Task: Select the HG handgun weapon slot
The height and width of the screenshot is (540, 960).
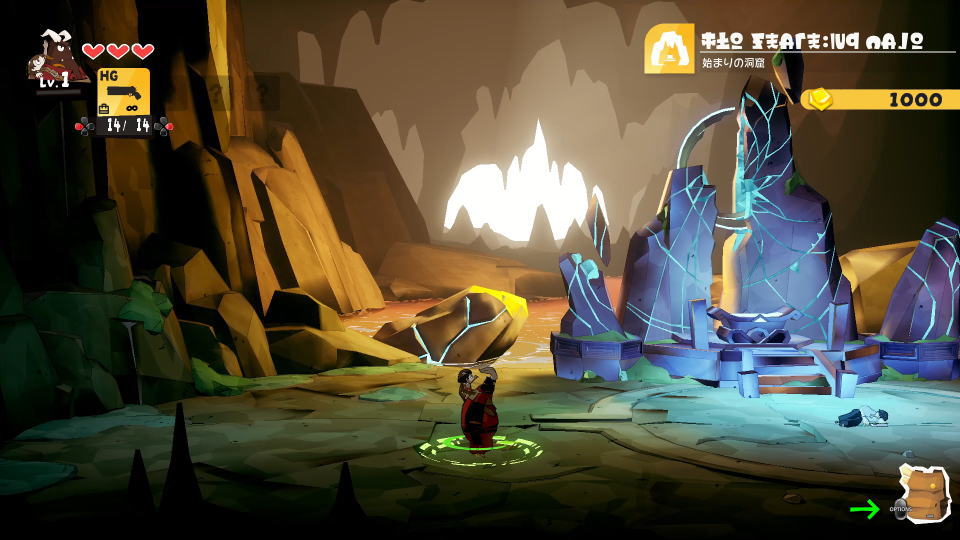Action: coord(123,91)
